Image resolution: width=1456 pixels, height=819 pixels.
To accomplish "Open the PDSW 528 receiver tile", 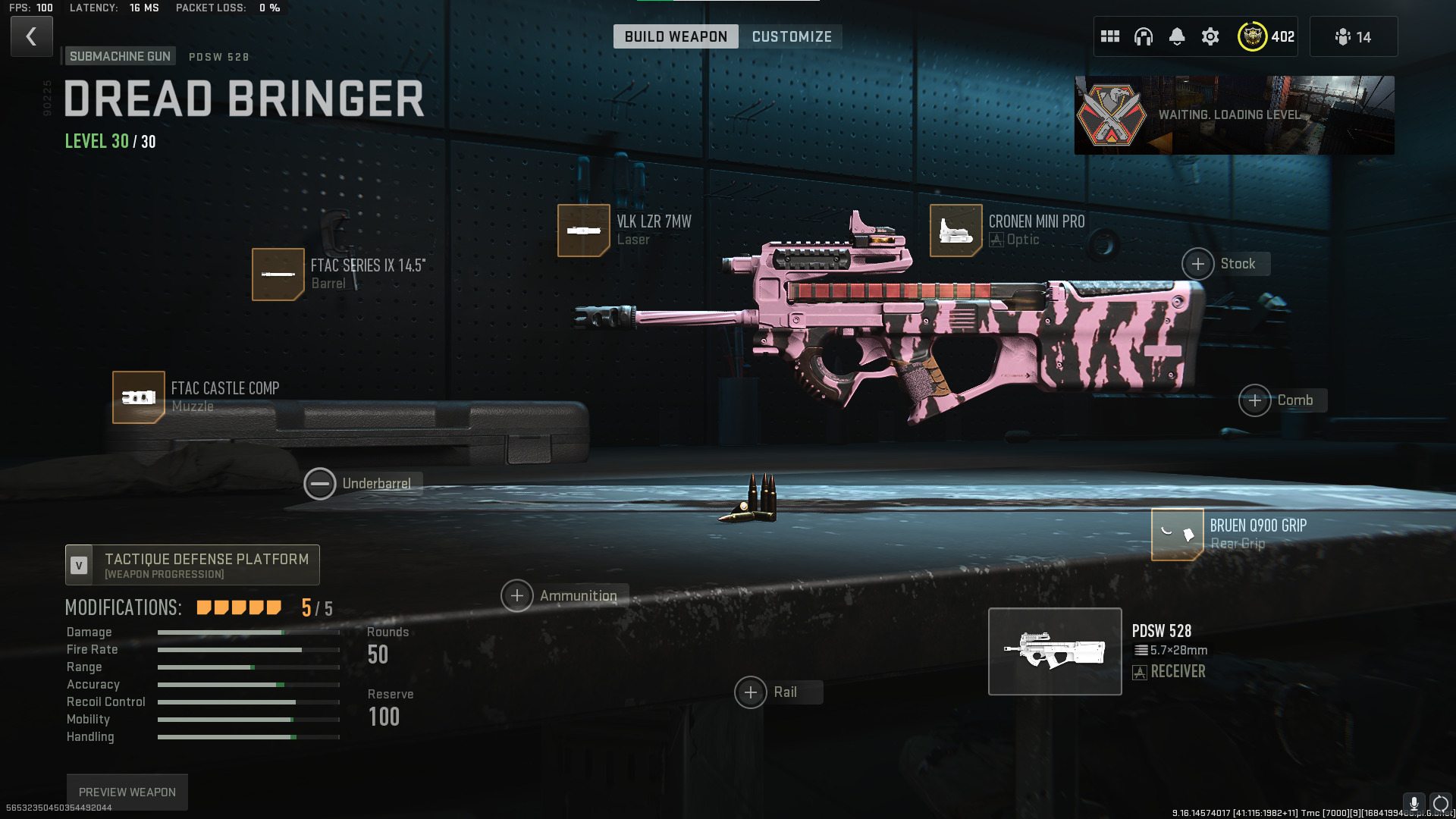I will point(1055,651).
